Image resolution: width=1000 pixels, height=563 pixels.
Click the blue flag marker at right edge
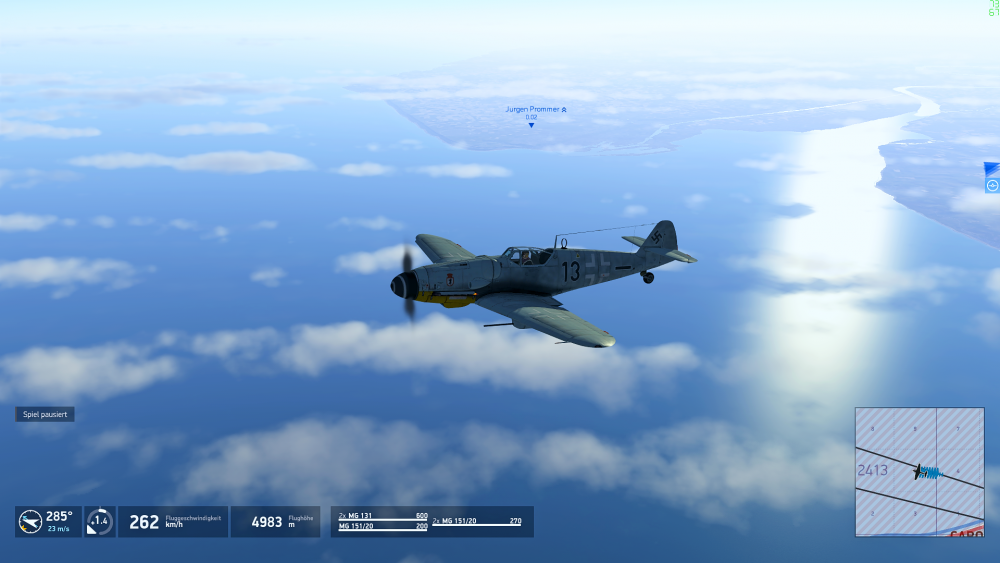(992, 169)
